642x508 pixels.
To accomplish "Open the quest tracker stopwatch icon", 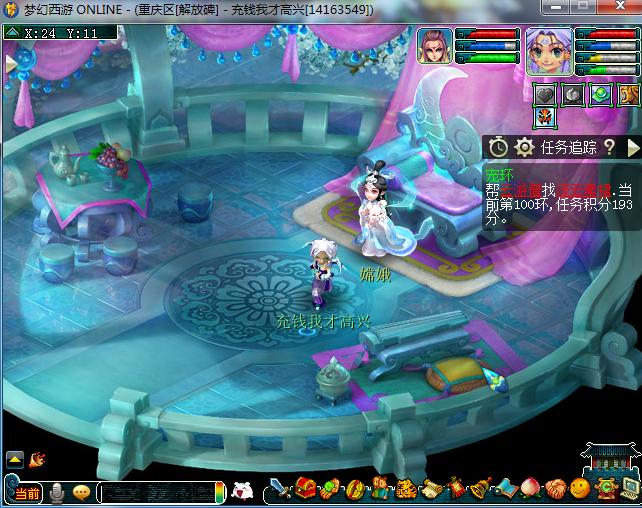I will [x=498, y=147].
